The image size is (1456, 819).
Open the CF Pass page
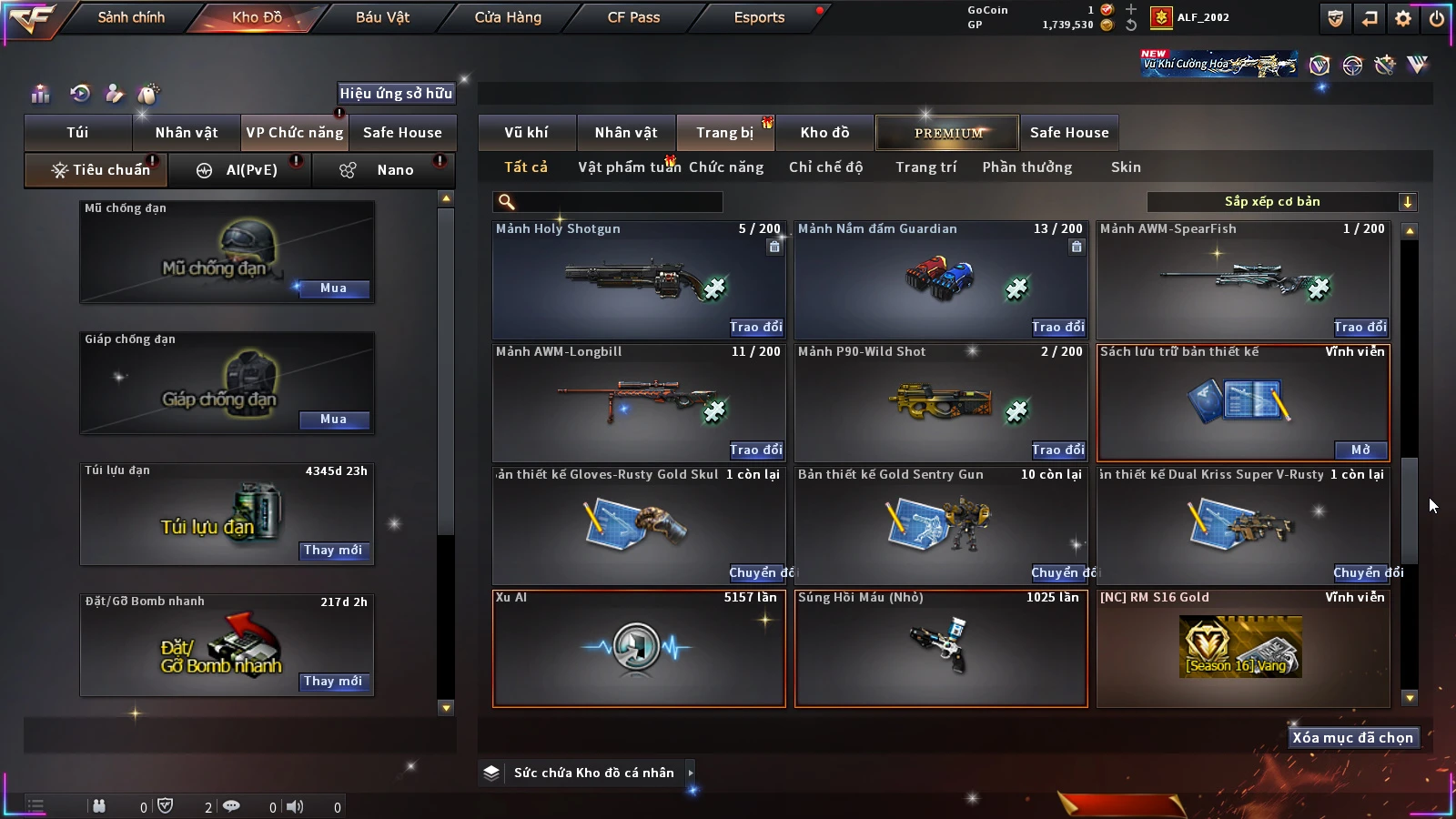tap(633, 17)
